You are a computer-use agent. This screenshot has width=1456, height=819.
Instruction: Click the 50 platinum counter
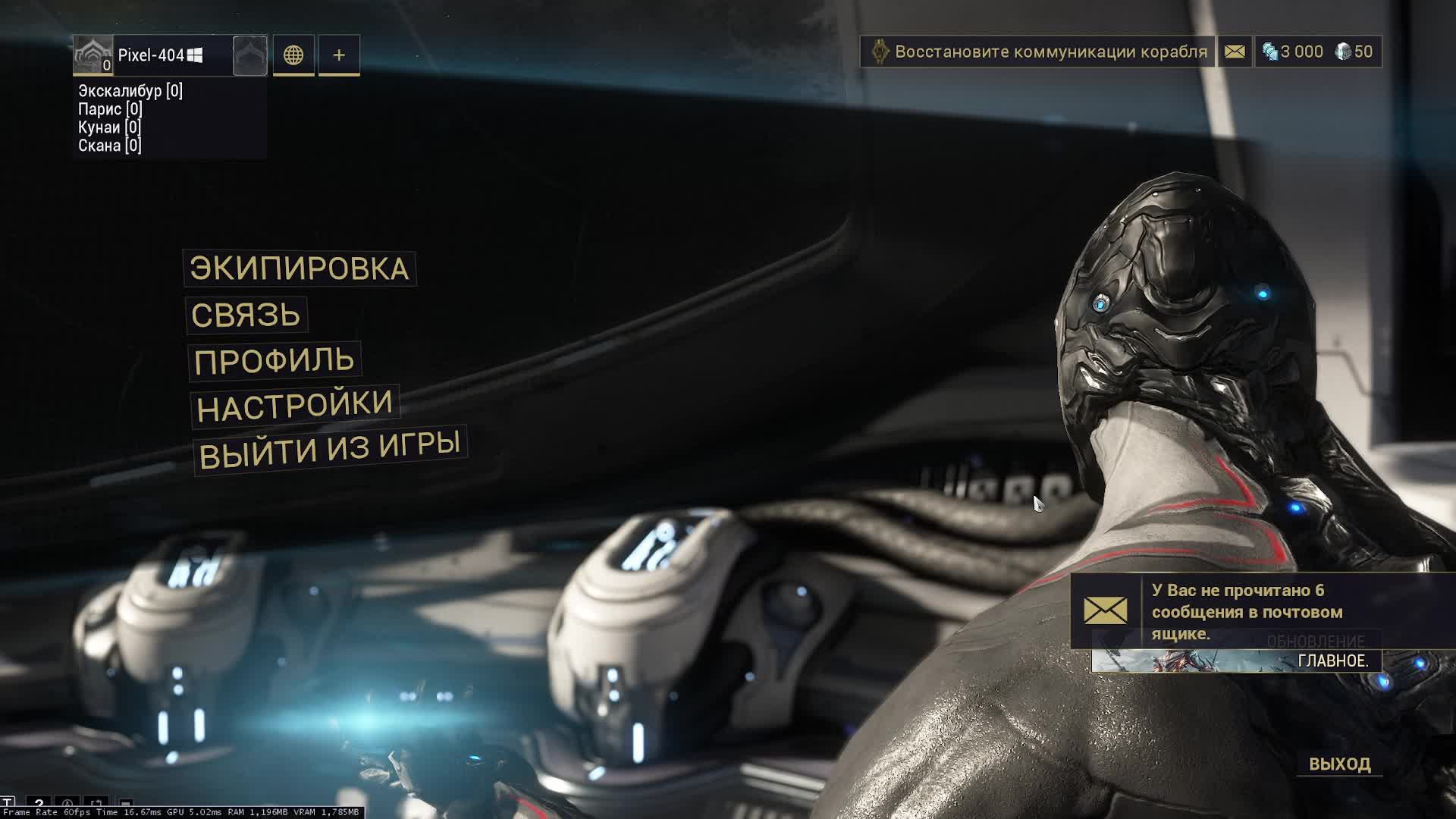pos(1354,52)
